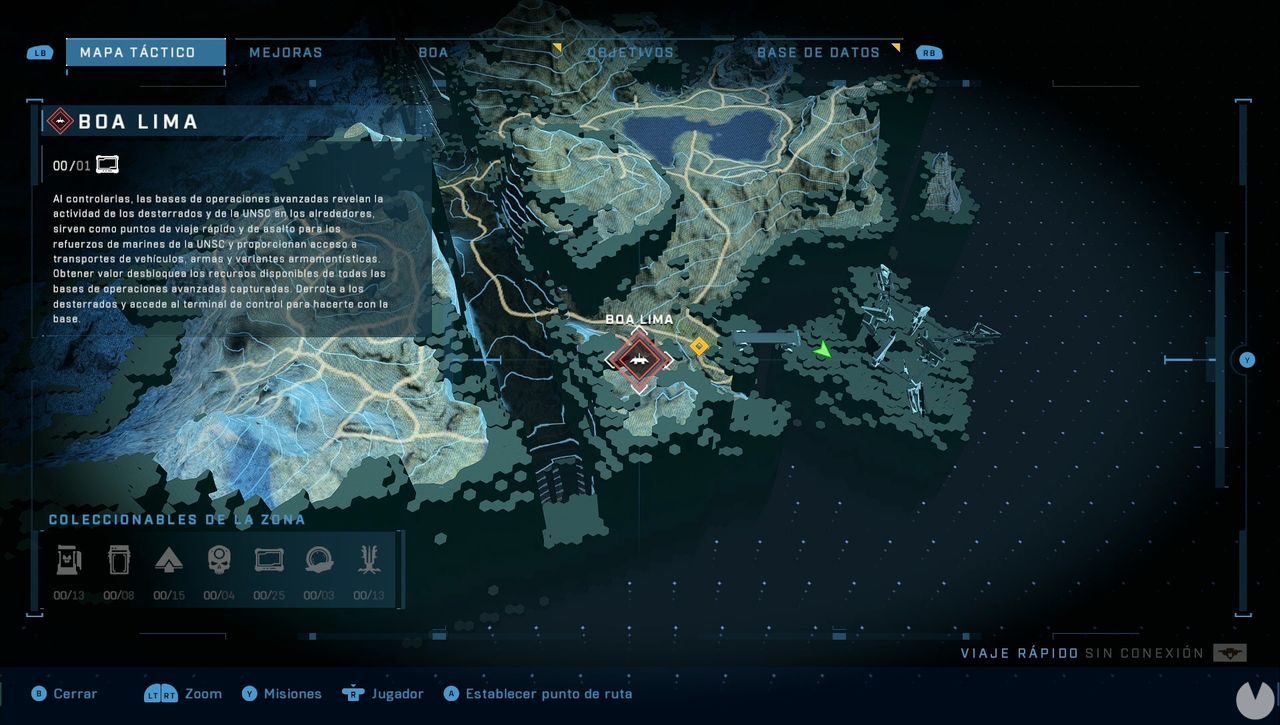Toggle the skull collectible filter

pyautogui.click(x=218, y=558)
